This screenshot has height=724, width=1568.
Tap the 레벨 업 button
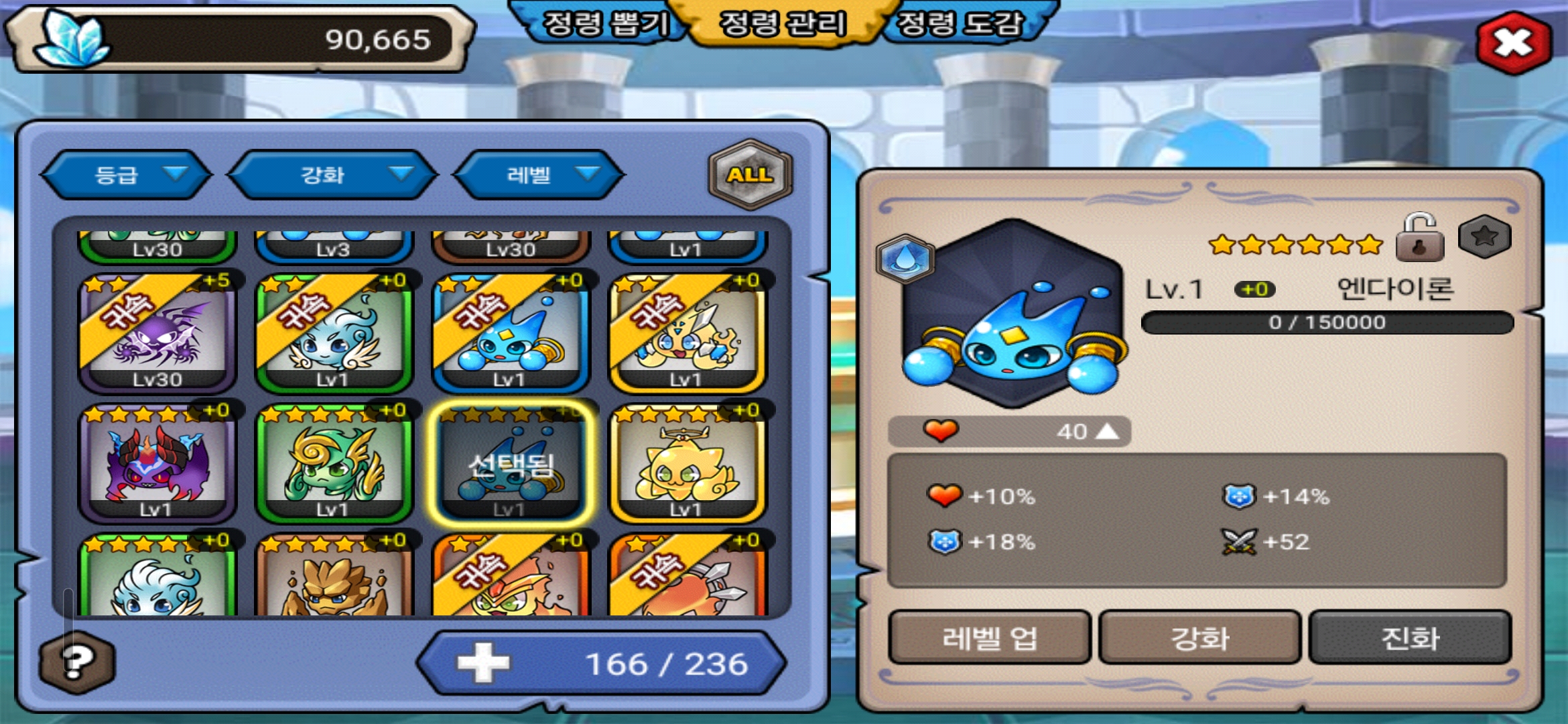[x=990, y=638]
